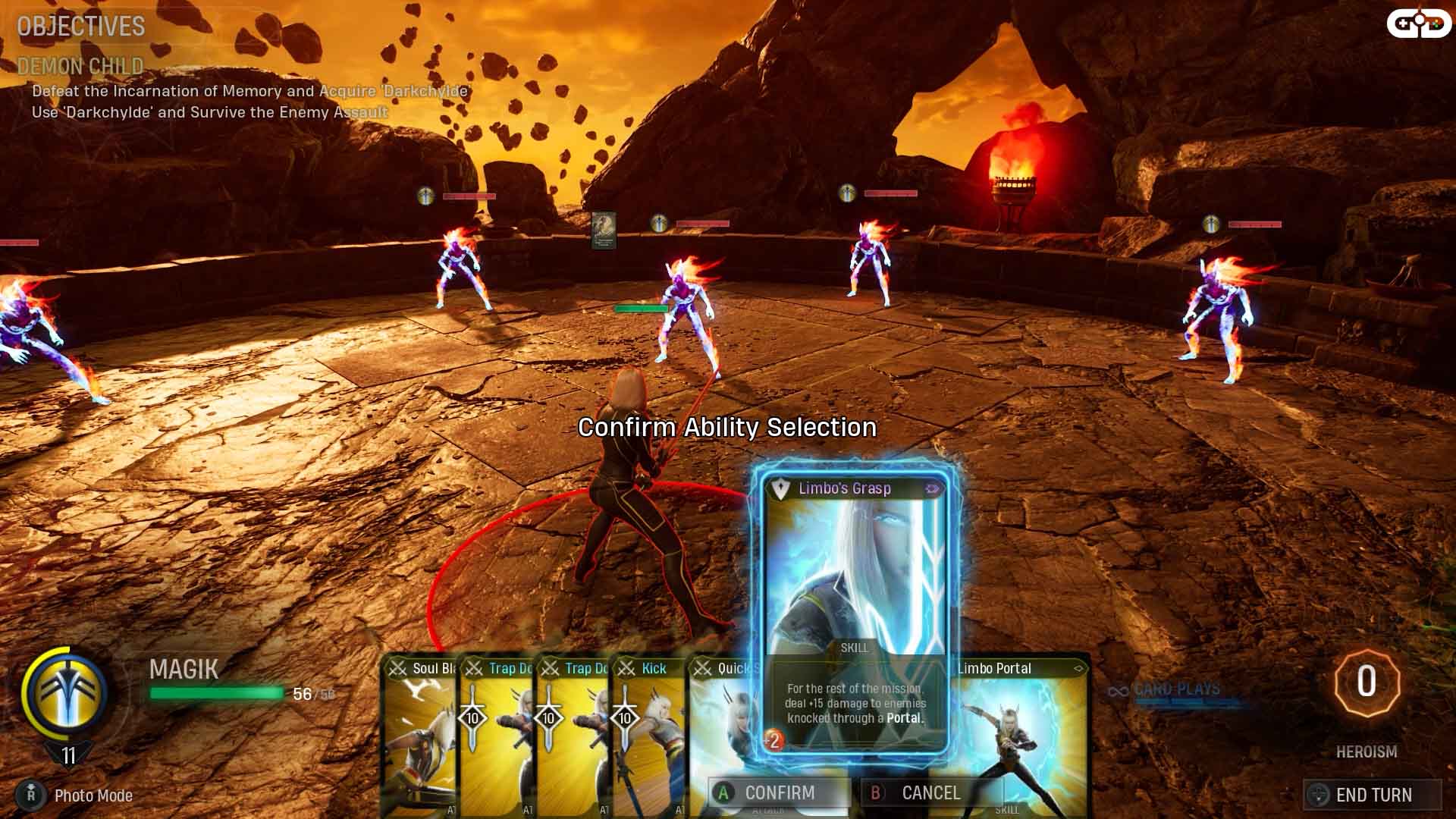The image size is (1456, 819).
Task: Click the crossed-swords attack icon on Soul Blast
Action: click(x=399, y=668)
